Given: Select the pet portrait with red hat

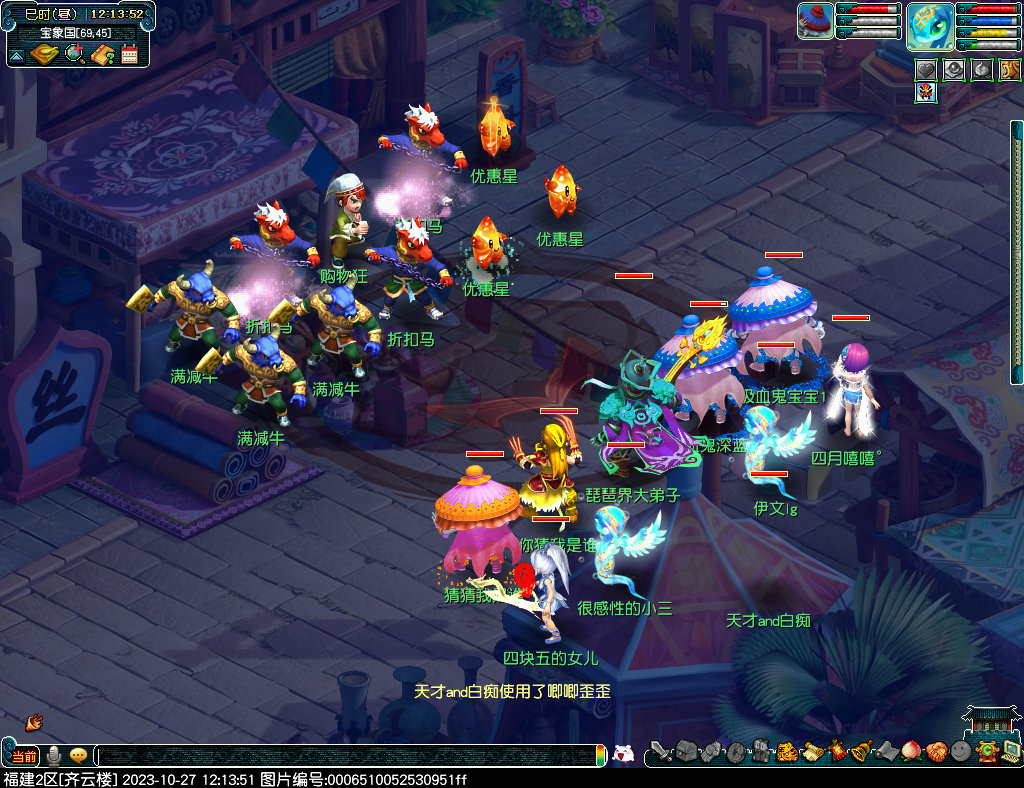Looking at the screenshot, I should 815,21.
